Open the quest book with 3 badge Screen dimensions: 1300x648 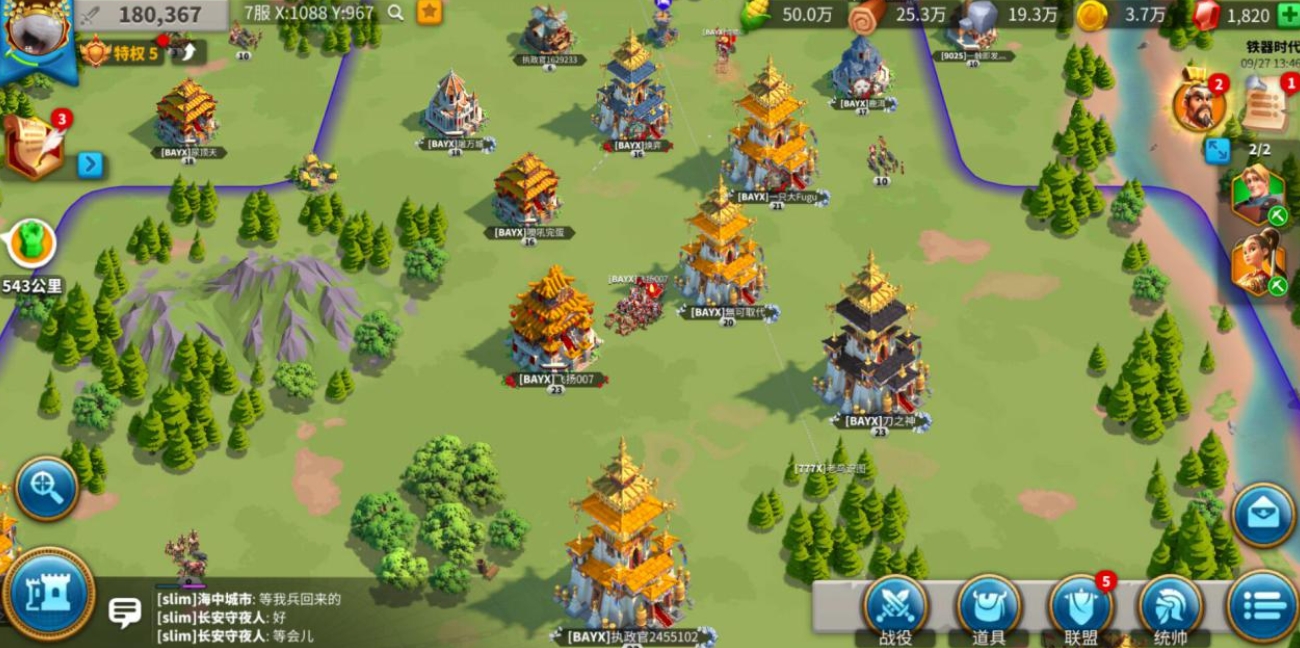(34, 148)
